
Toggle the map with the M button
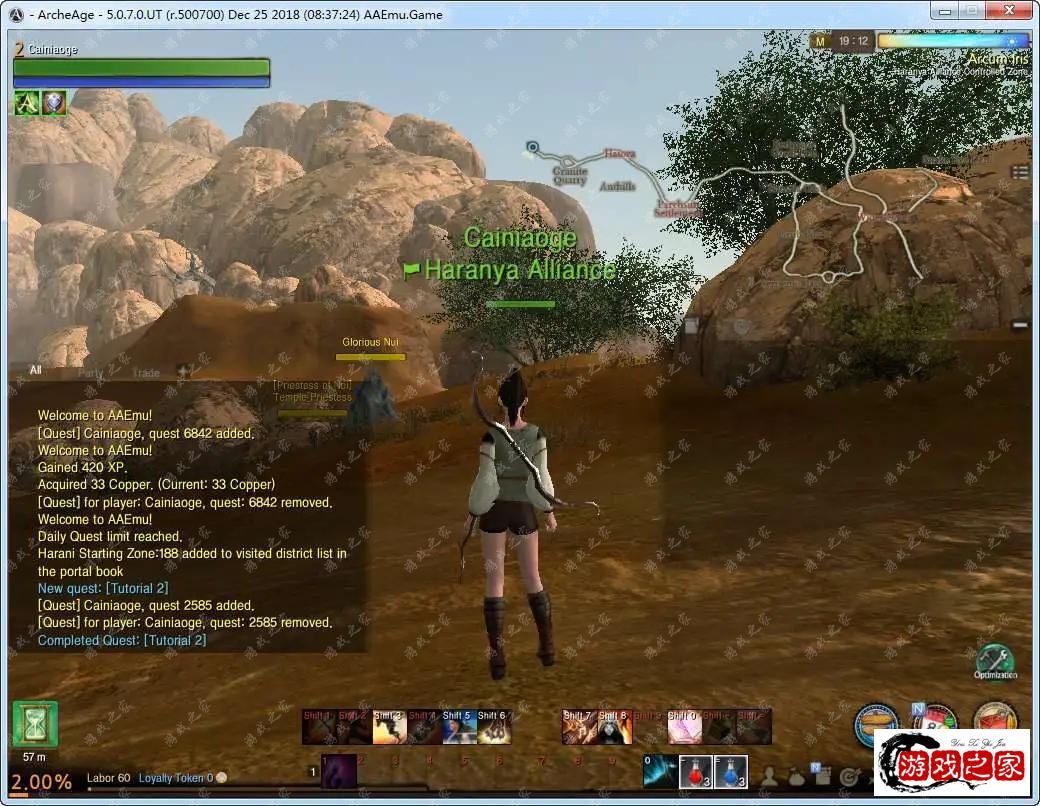822,42
